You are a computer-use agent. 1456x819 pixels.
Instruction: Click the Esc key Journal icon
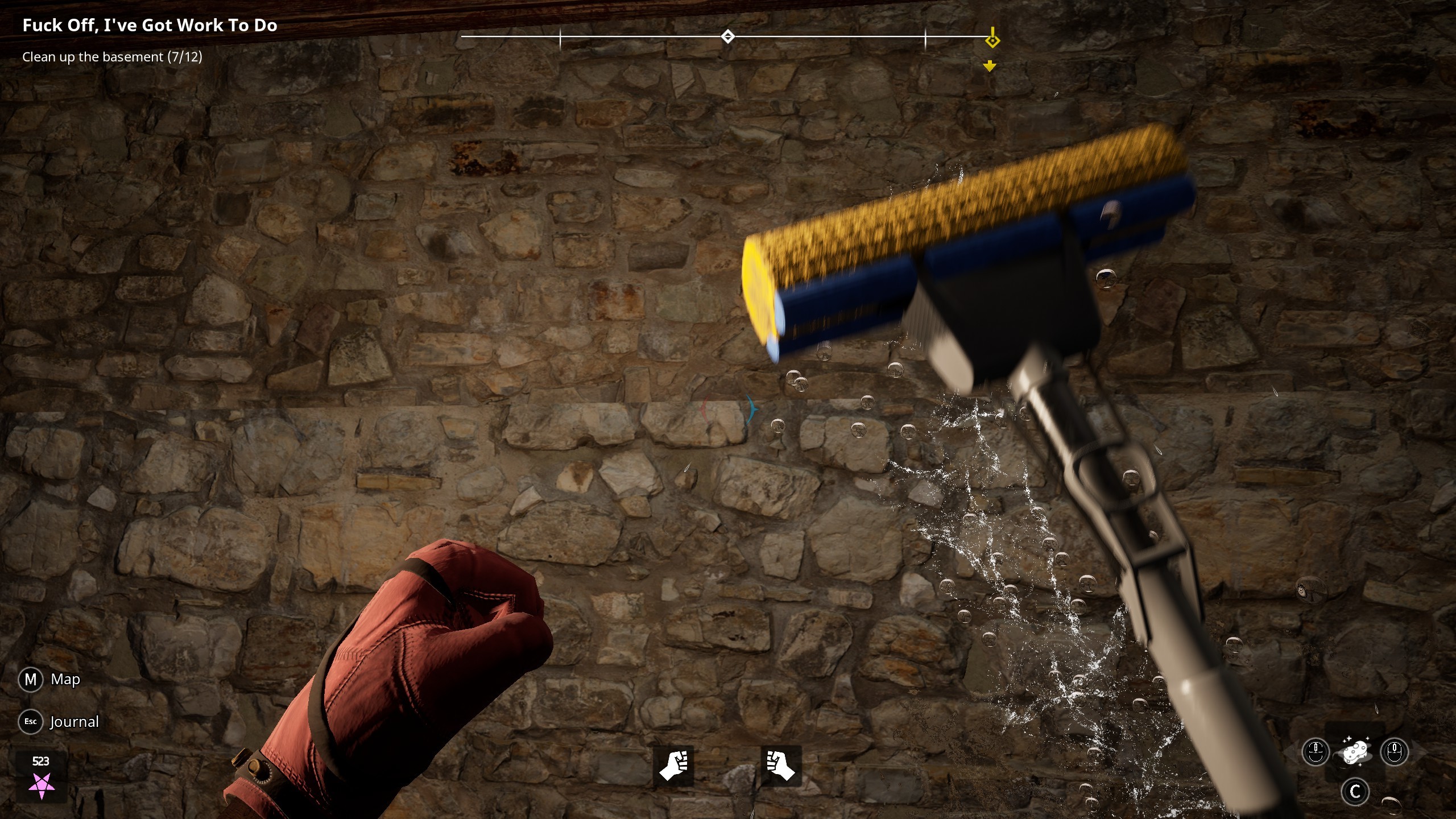click(x=31, y=721)
